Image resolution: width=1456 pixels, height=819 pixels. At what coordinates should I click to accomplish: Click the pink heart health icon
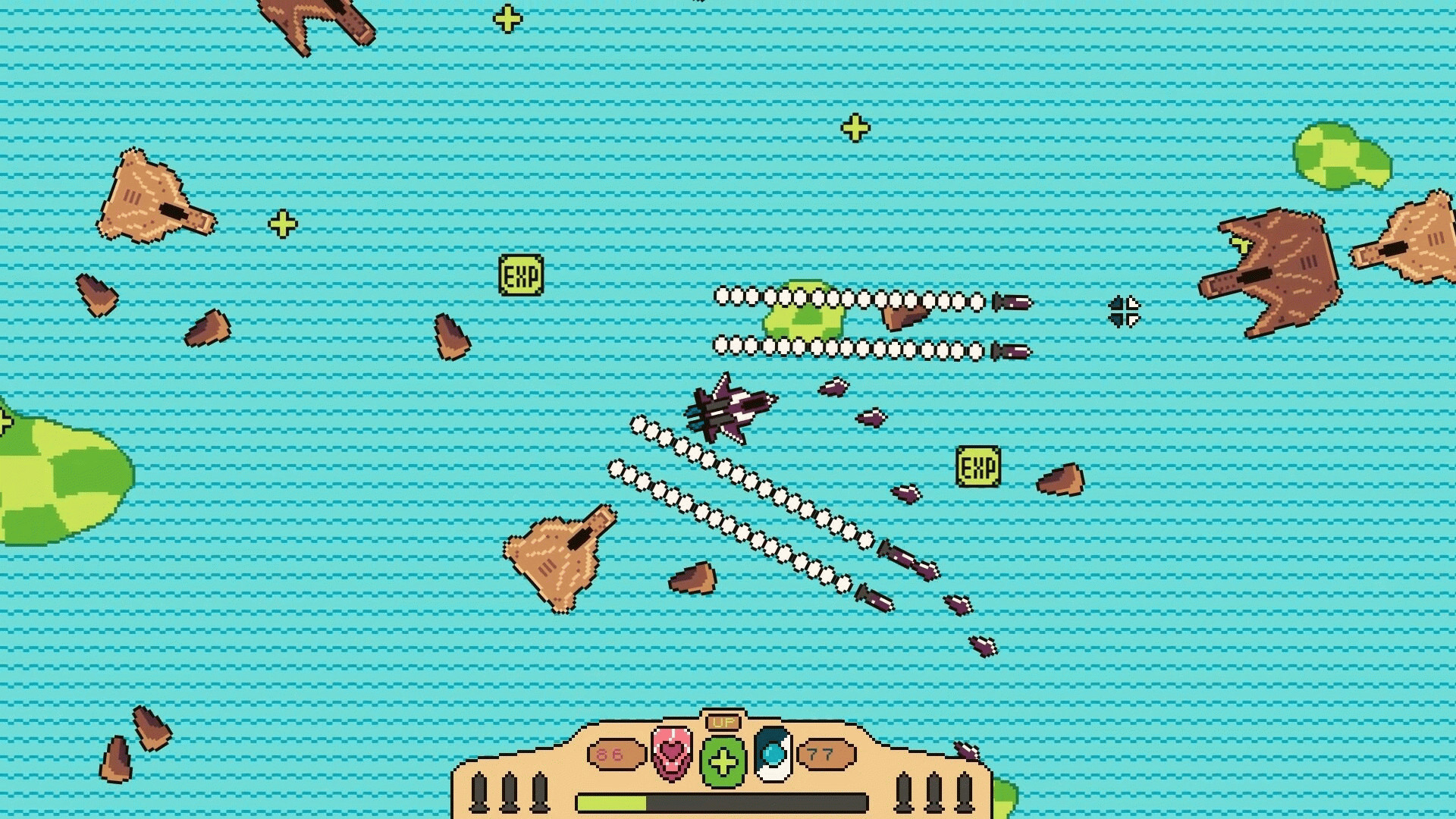[672, 753]
